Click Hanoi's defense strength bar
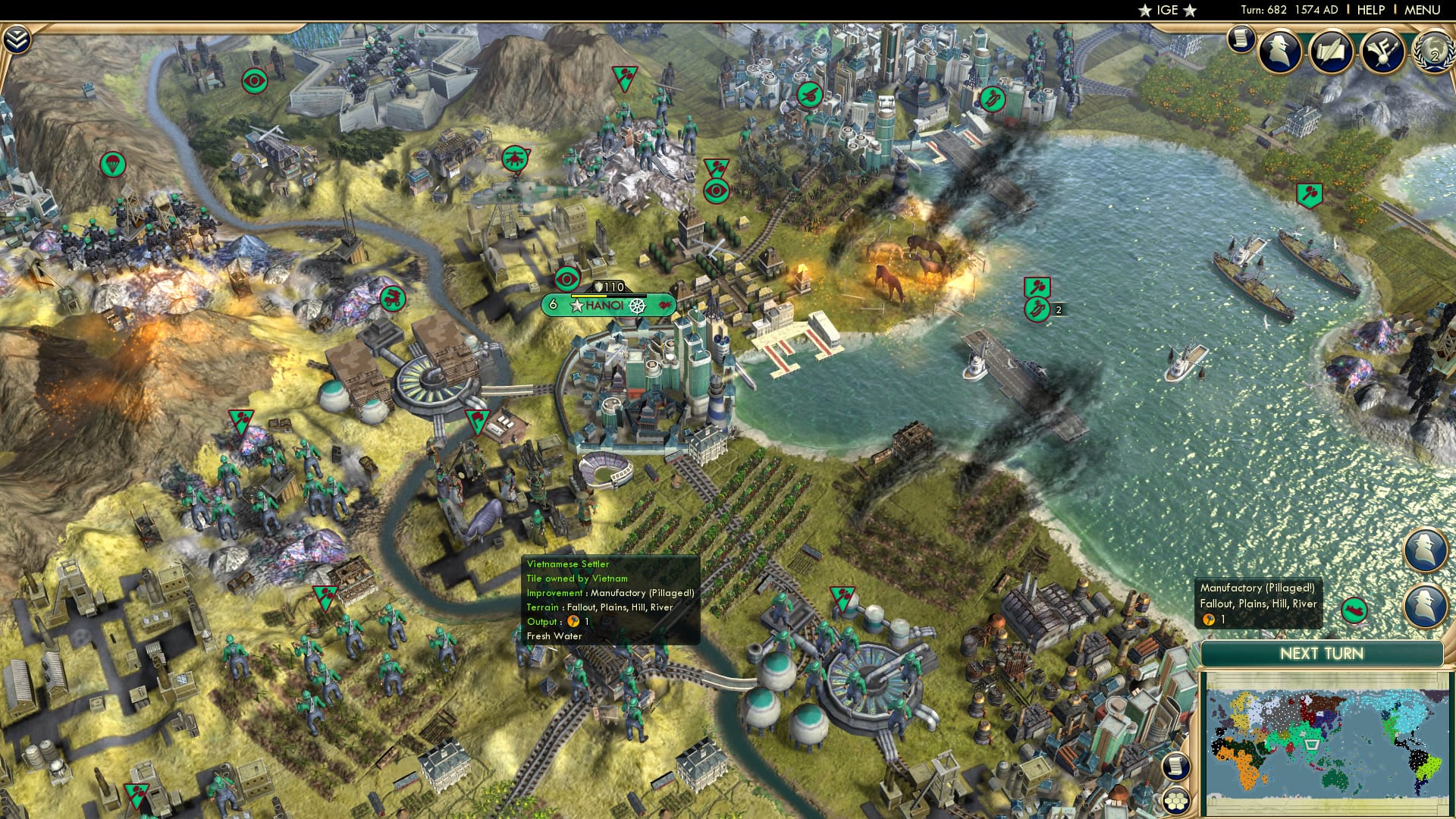This screenshot has width=1456, height=819. tap(608, 297)
